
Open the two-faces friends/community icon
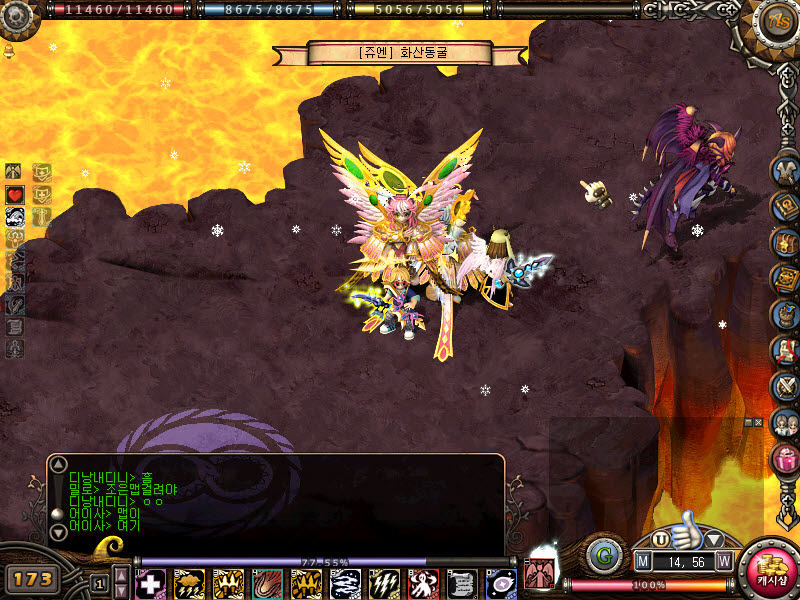[x=785, y=422]
